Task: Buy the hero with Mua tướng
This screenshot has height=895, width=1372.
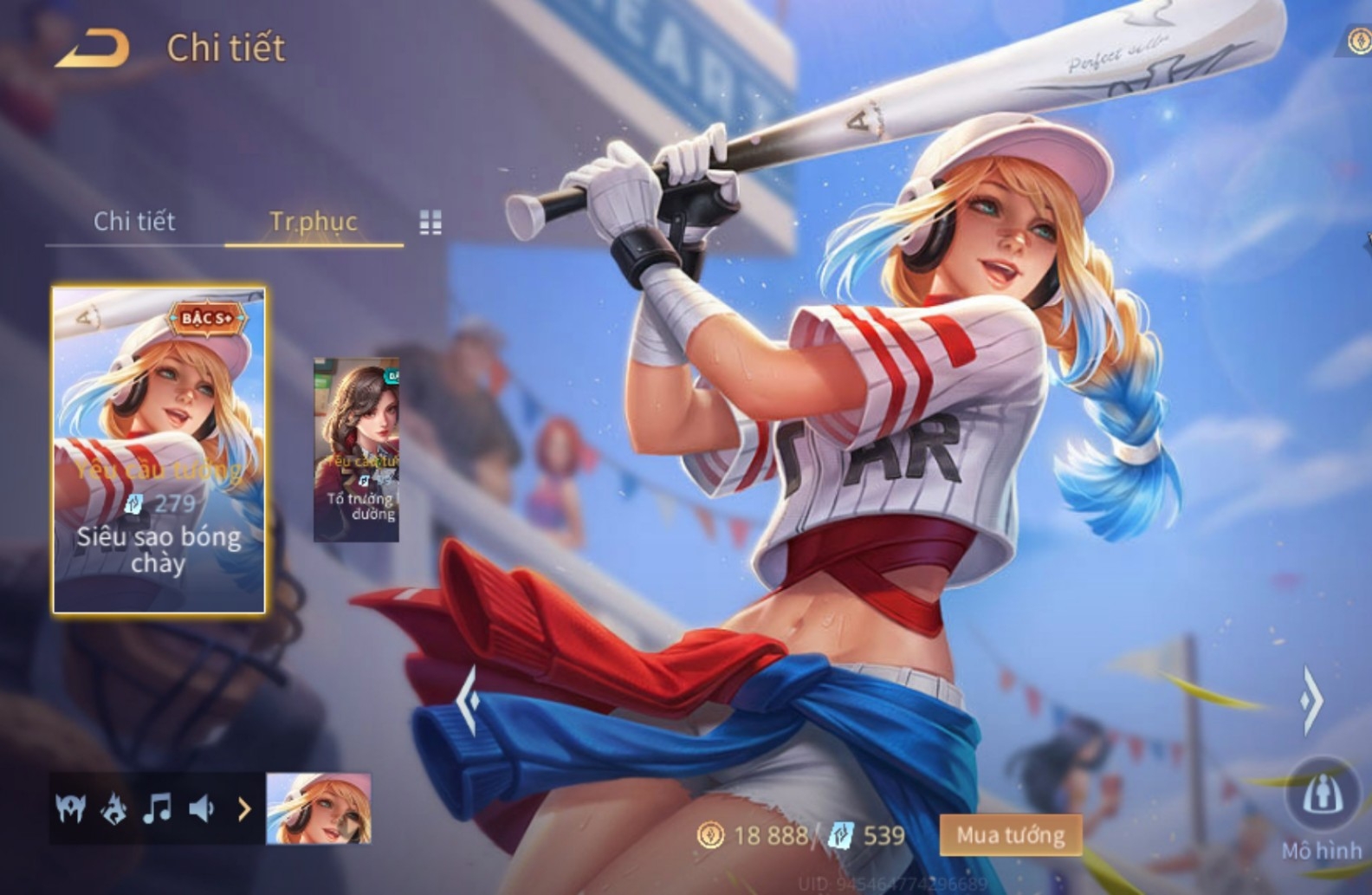Action: tap(1010, 835)
